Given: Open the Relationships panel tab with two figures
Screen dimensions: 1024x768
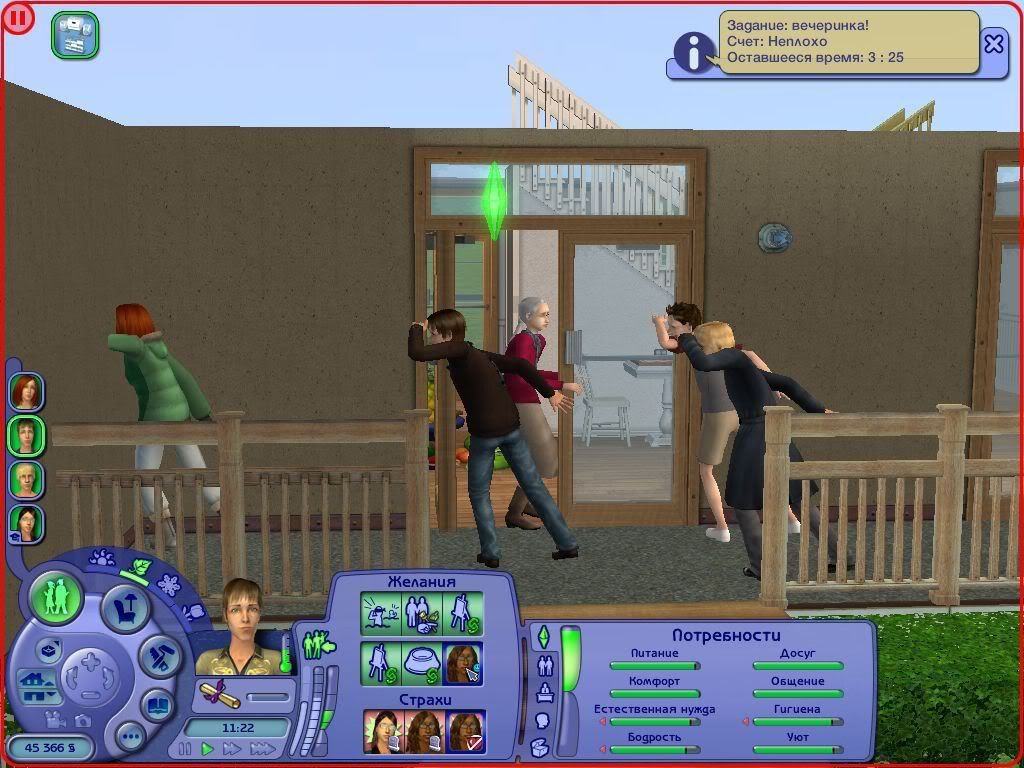Looking at the screenshot, I should point(545,664).
